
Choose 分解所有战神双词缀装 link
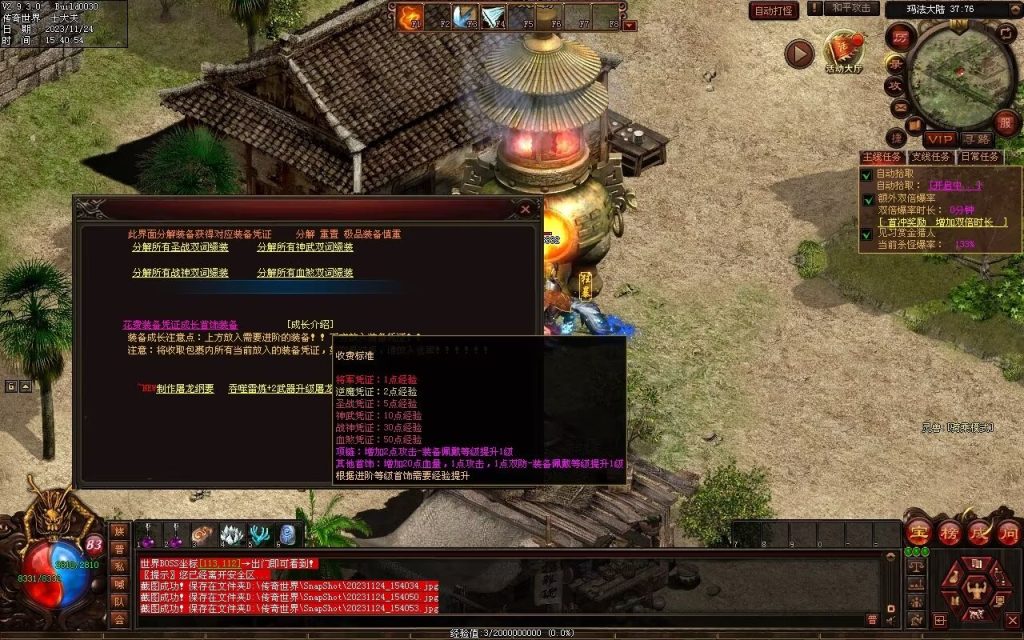pos(180,272)
